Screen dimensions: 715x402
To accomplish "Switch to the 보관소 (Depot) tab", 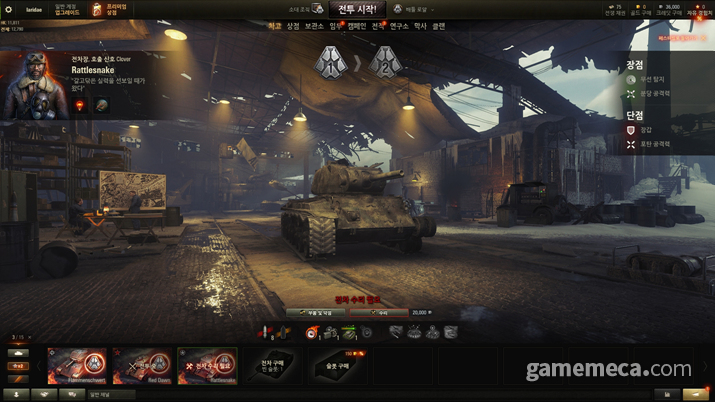I will 312,26.
